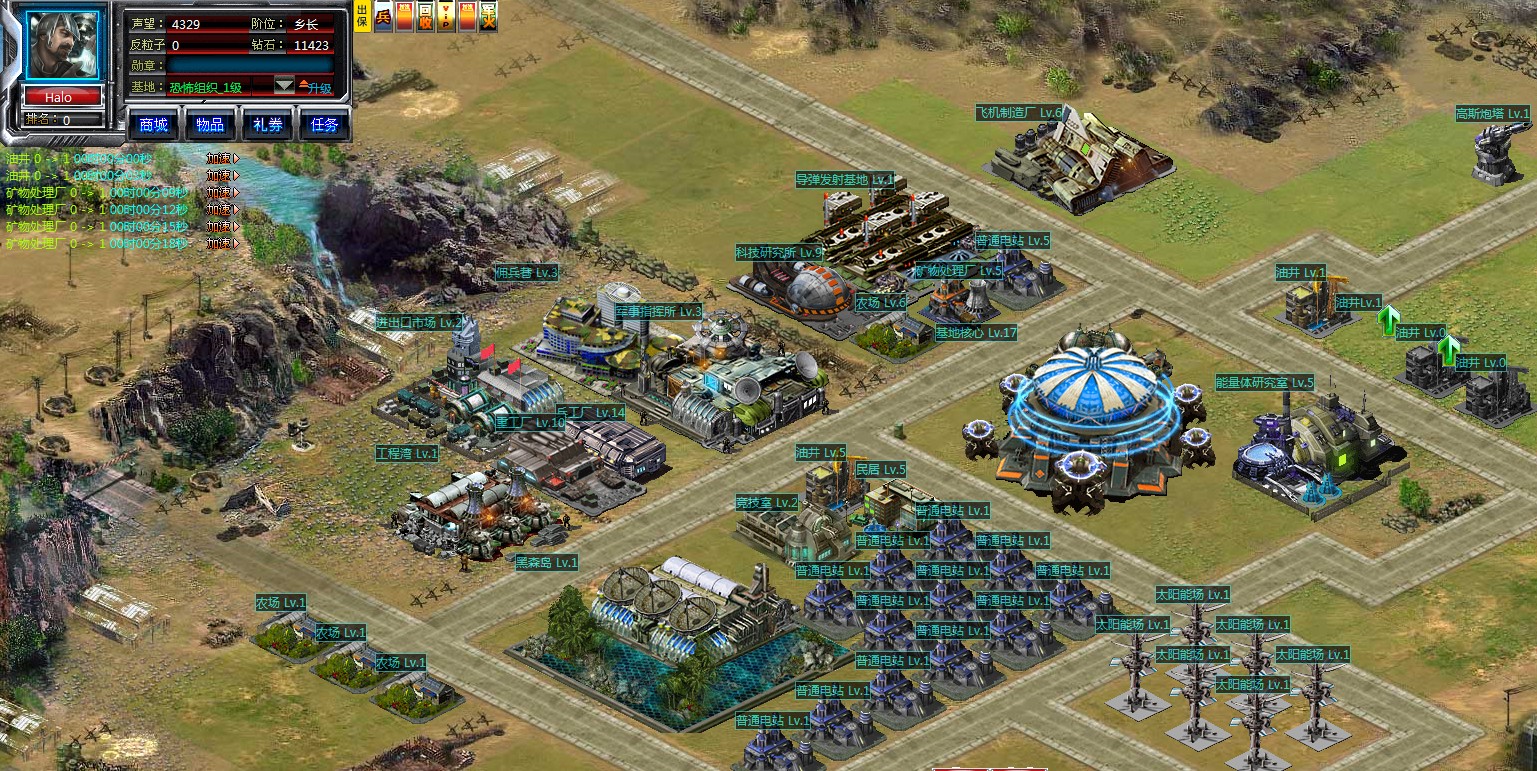Screen dimensions: 1537x771
Task: Open the 商城 shop menu
Action: click(x=153, y=125)
